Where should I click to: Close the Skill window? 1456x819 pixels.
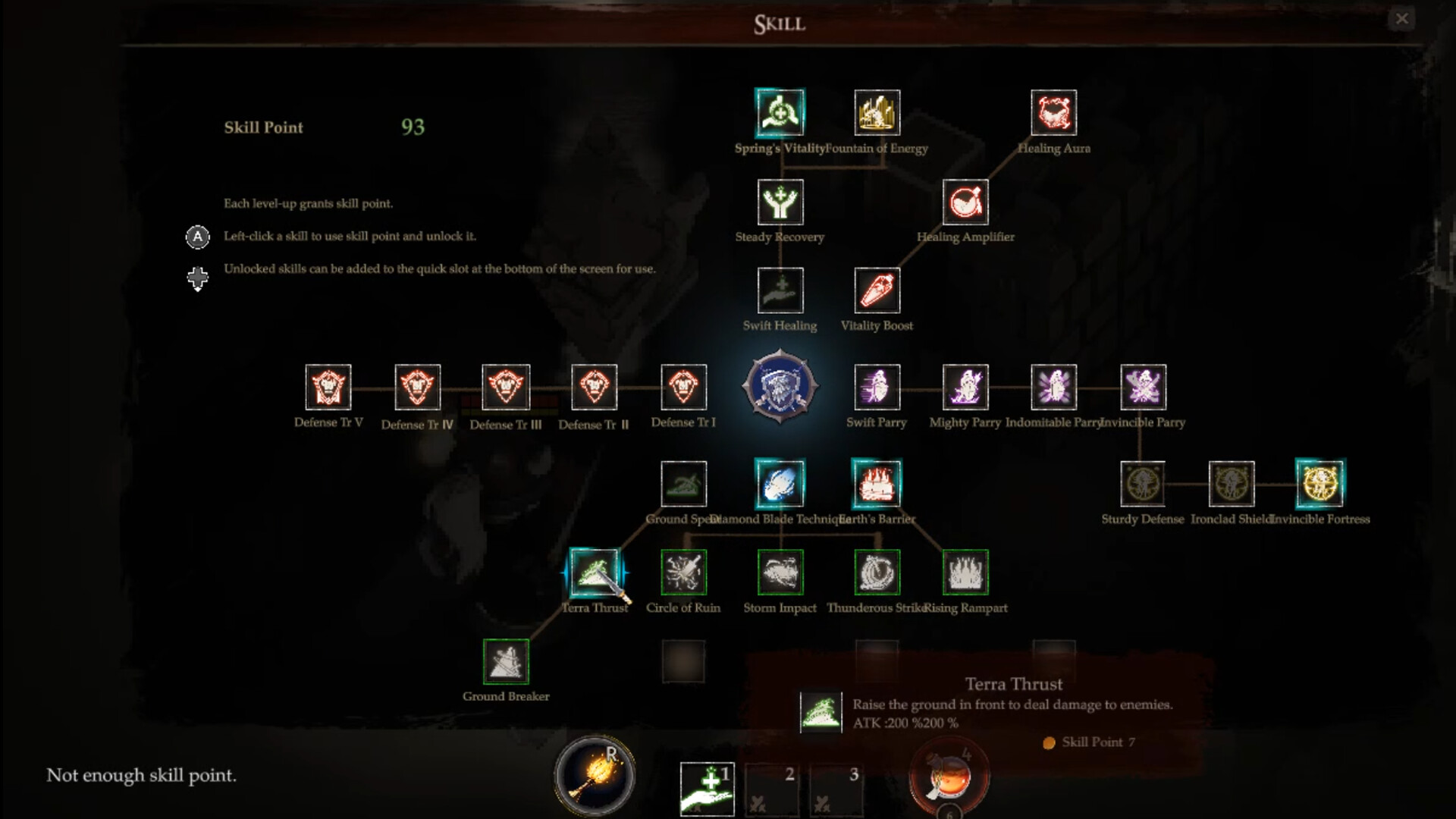tap(1401, 19)
